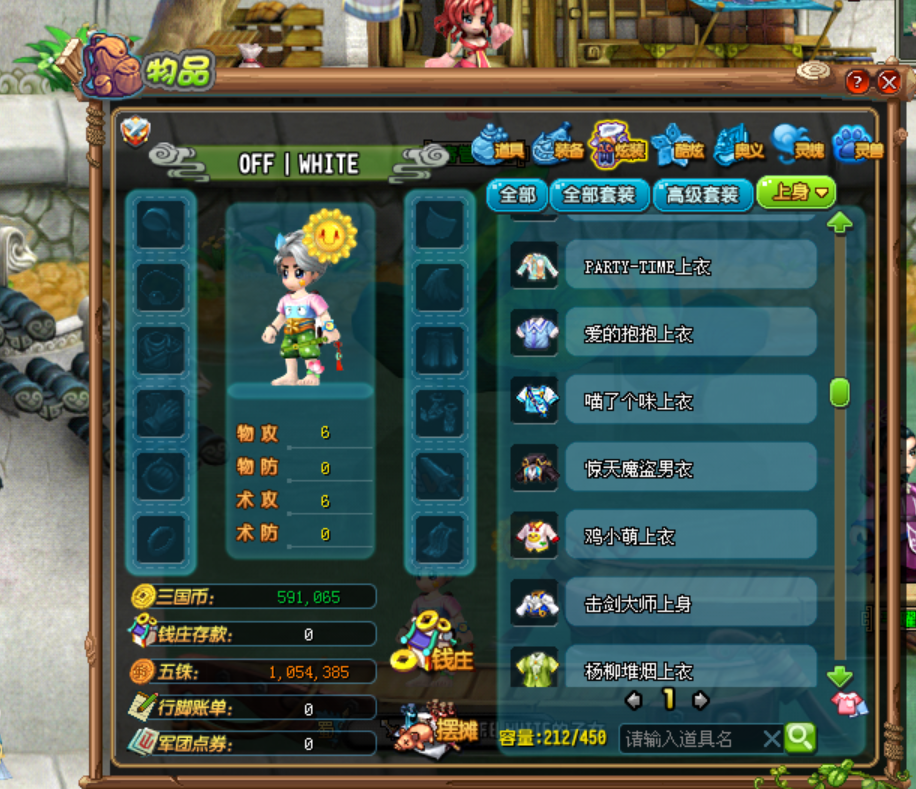Switch to the 灵兽 pet tab
The height and width of the screenshot is (789, 916).
click(856, 148)
